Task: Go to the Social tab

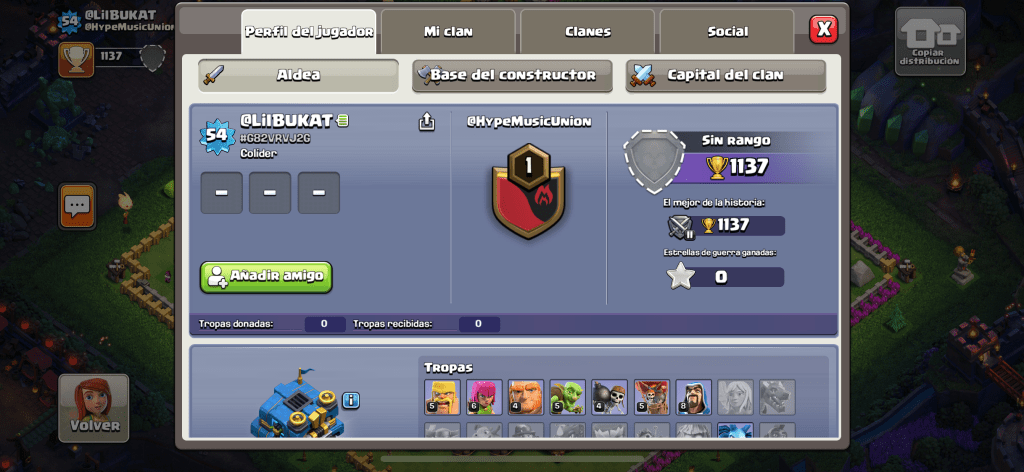Action: pyautogui.click(x=727, y=32)
